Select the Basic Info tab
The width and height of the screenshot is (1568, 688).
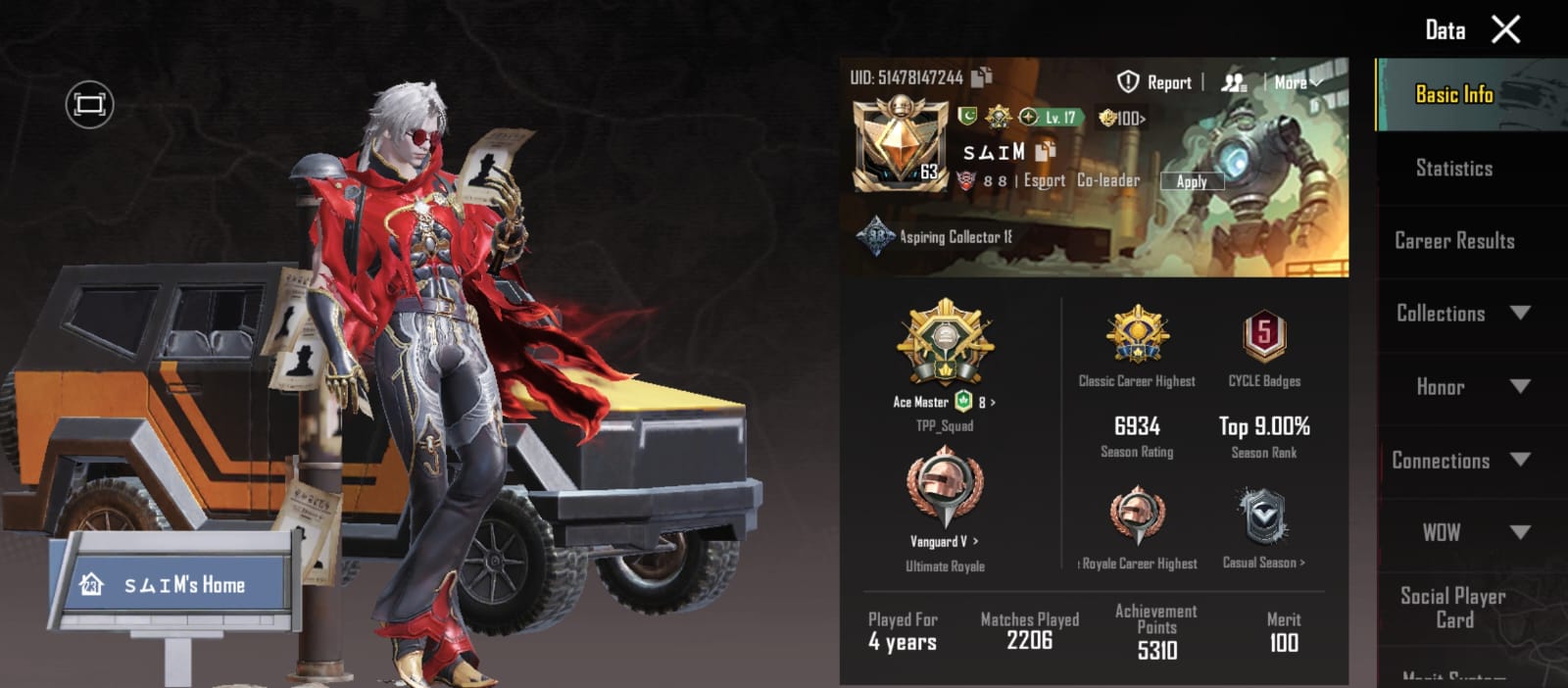click(1454, 95)
